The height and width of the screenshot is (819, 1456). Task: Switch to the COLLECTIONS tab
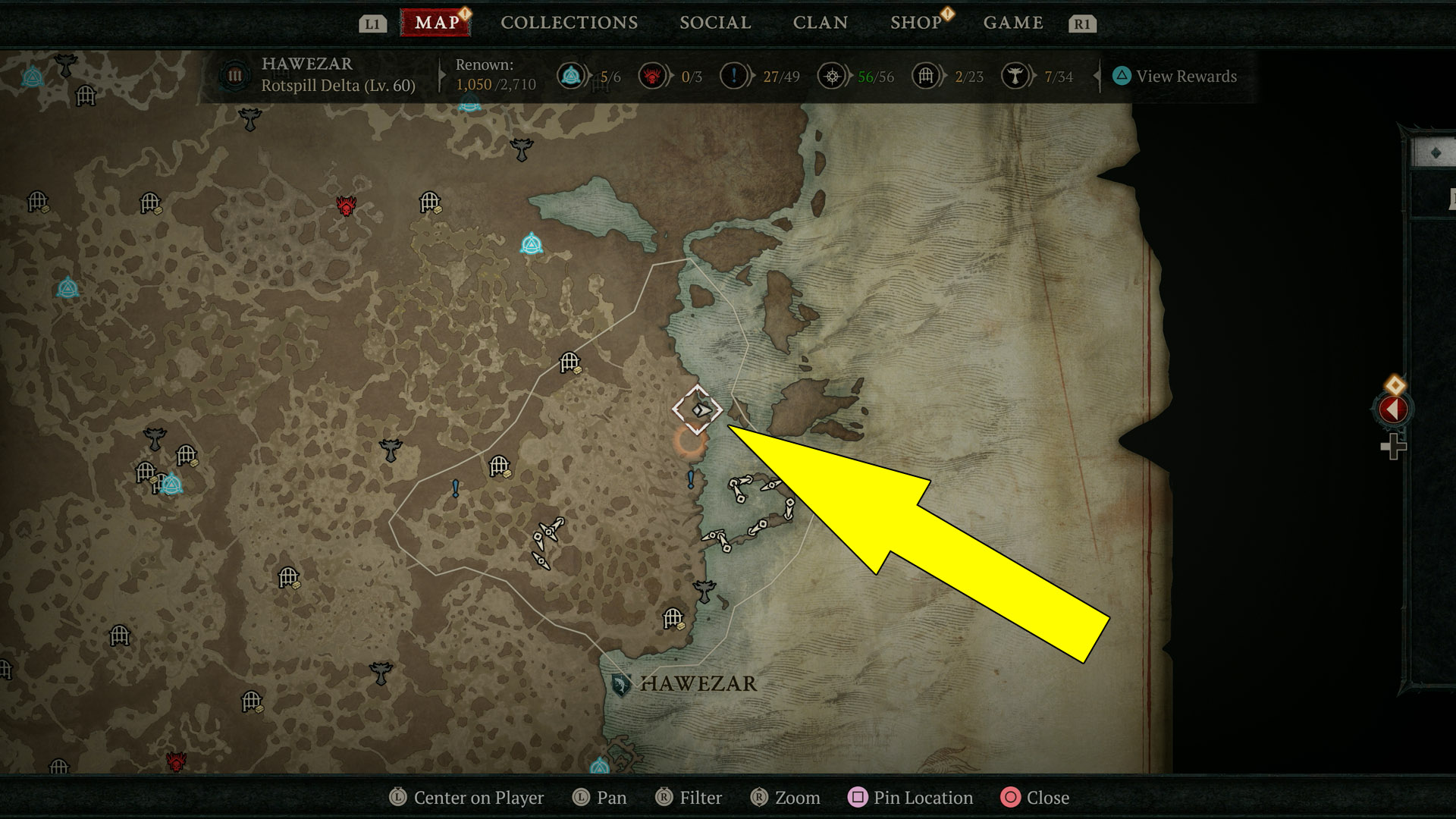568,22
